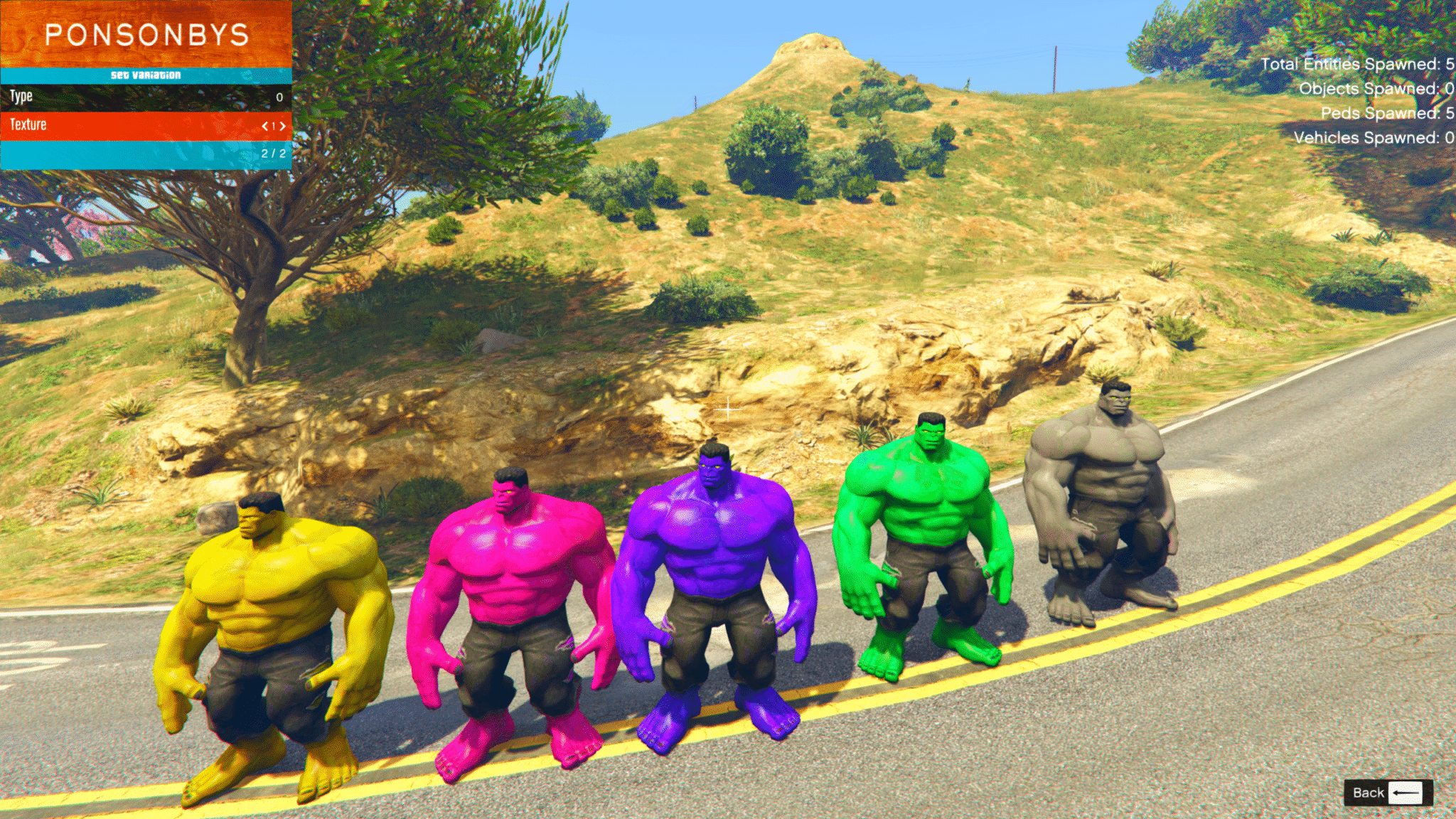Click the Texture right arrow chevron

pos(282,124)
